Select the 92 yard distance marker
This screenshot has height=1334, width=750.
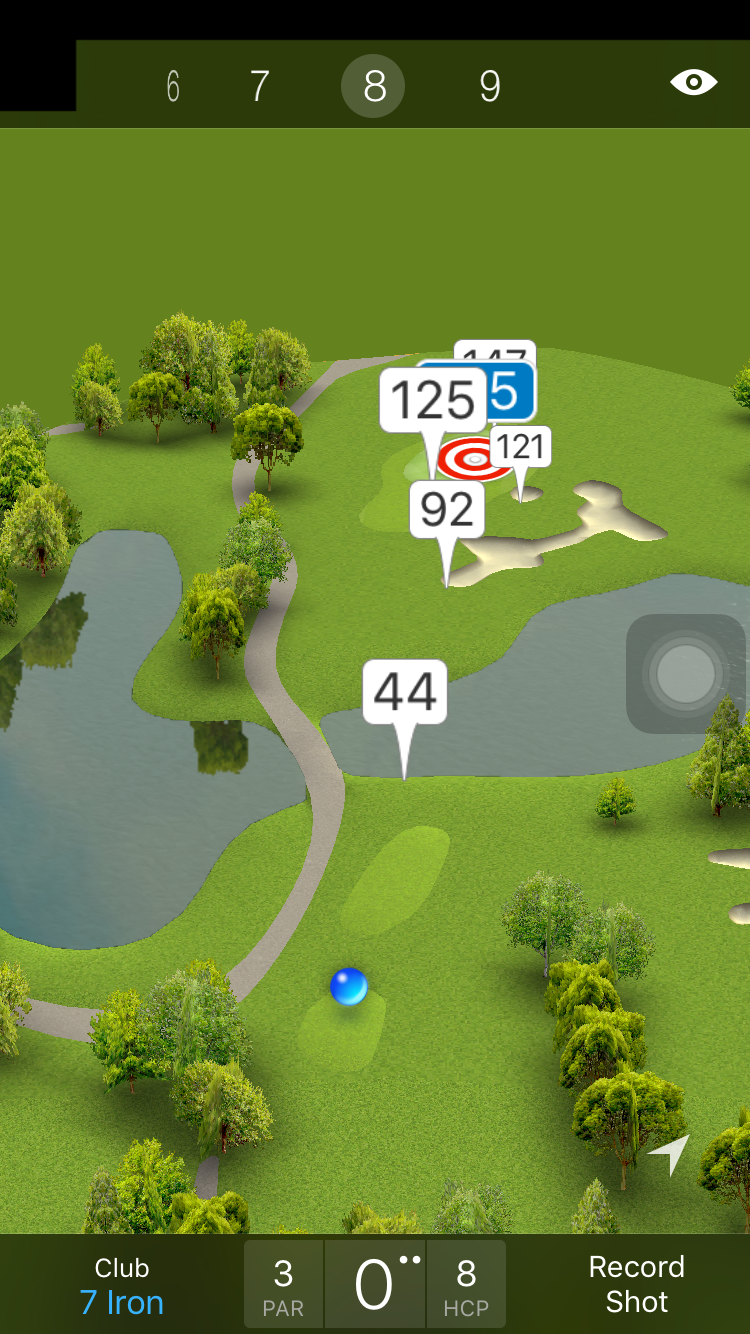pos(447,511)
